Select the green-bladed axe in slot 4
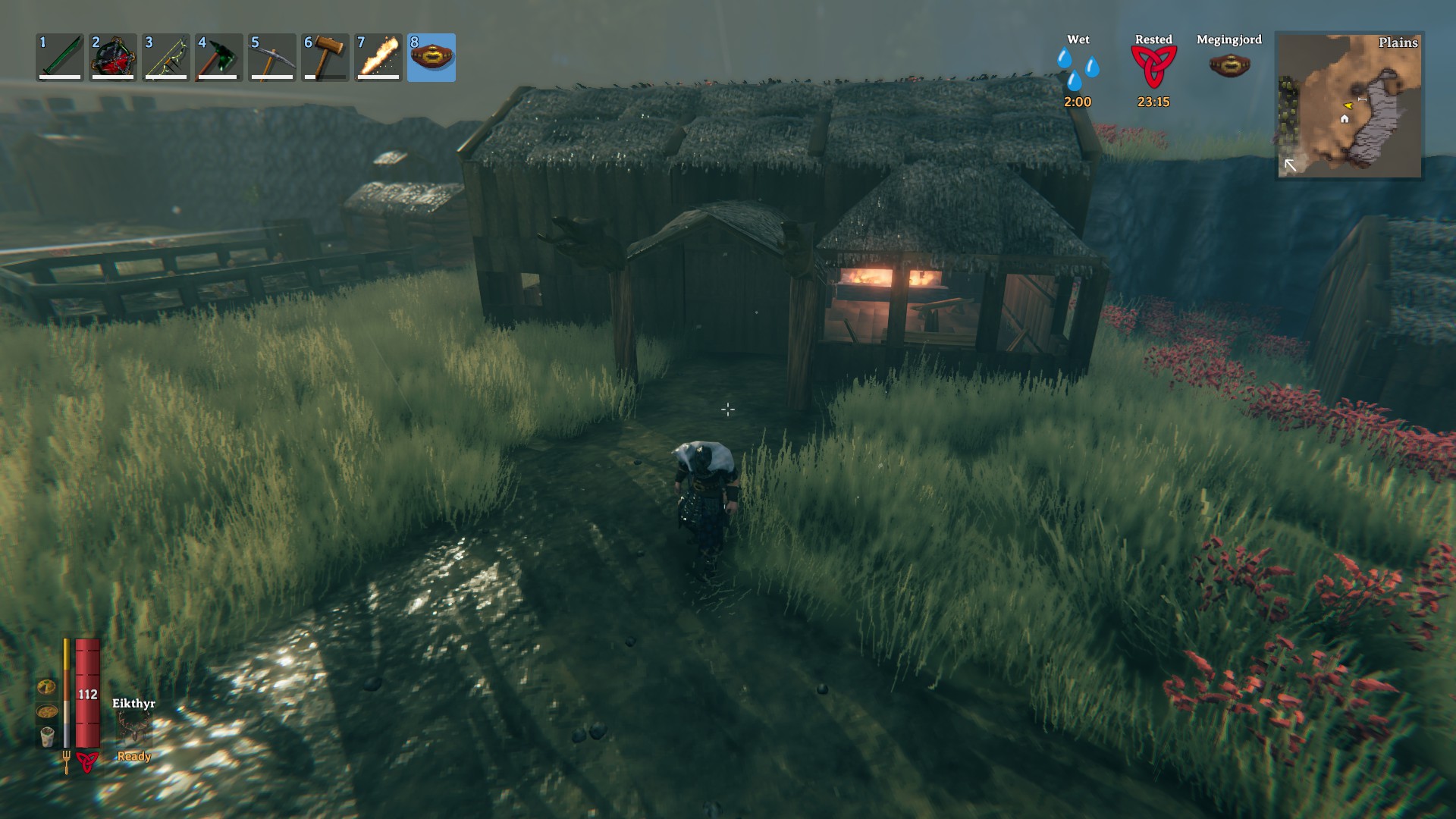The image size is (1456, 819). 219,57
